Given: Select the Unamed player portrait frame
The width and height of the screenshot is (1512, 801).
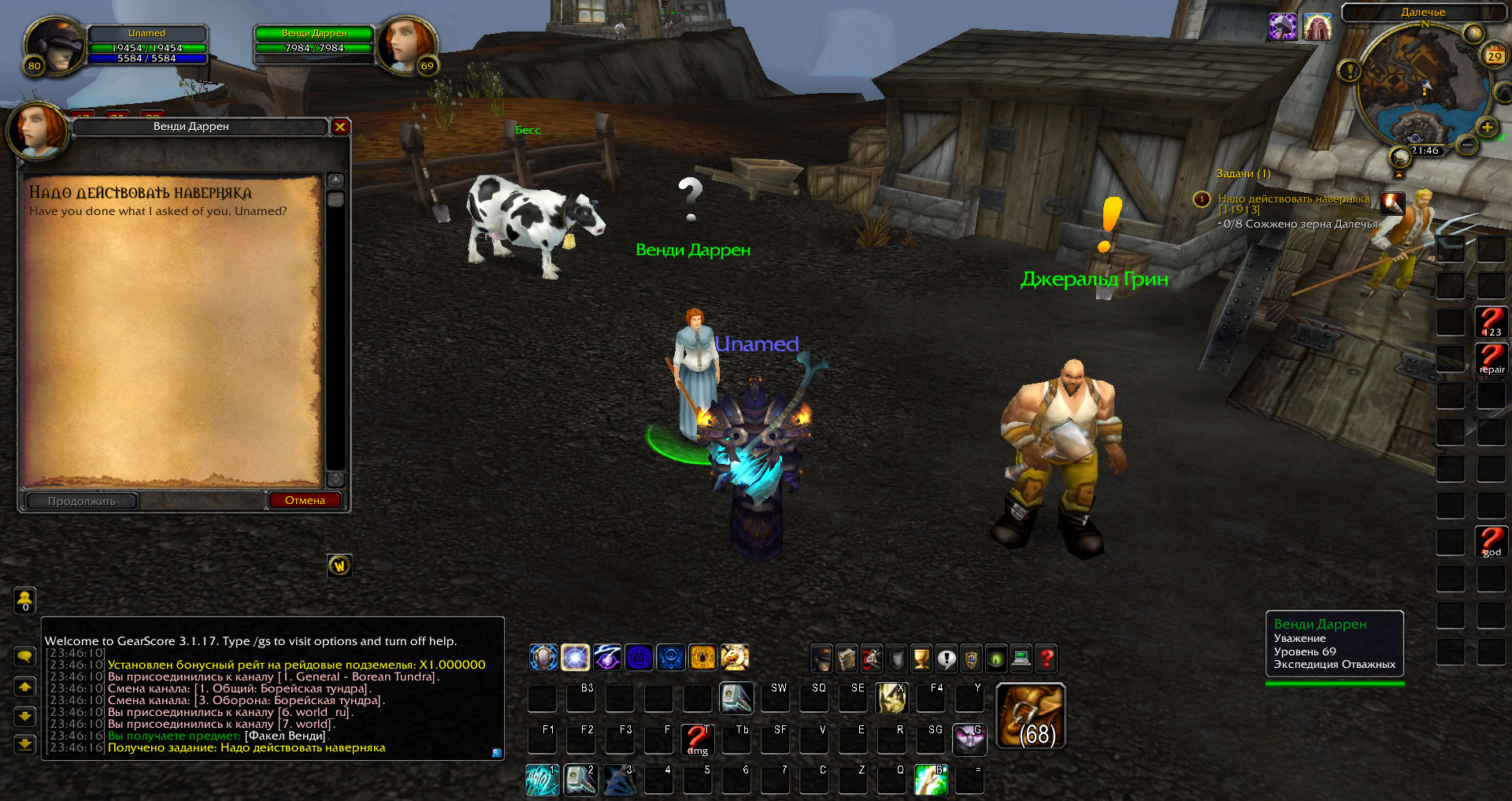Looking at the screenshot, I should [x=54, y=47].
